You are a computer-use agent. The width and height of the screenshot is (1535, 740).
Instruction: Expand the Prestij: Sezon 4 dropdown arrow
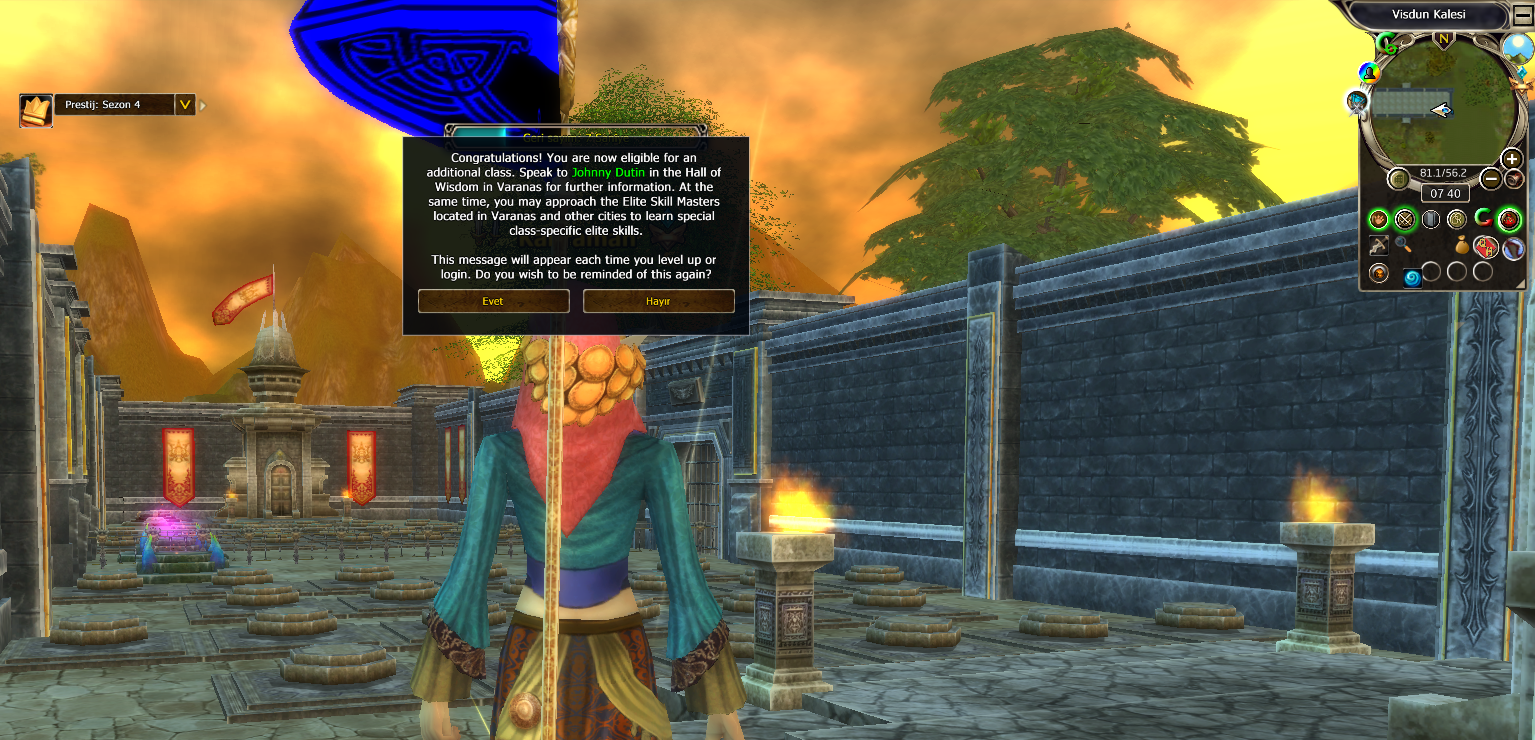coord(184,104)
